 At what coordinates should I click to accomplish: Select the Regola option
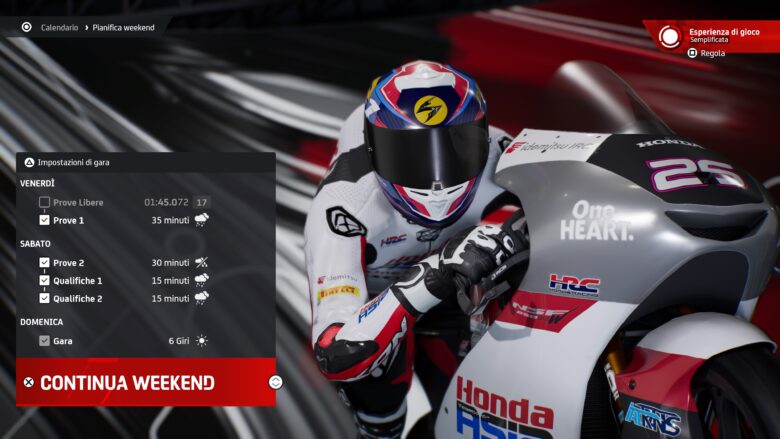tap(712, 53)
